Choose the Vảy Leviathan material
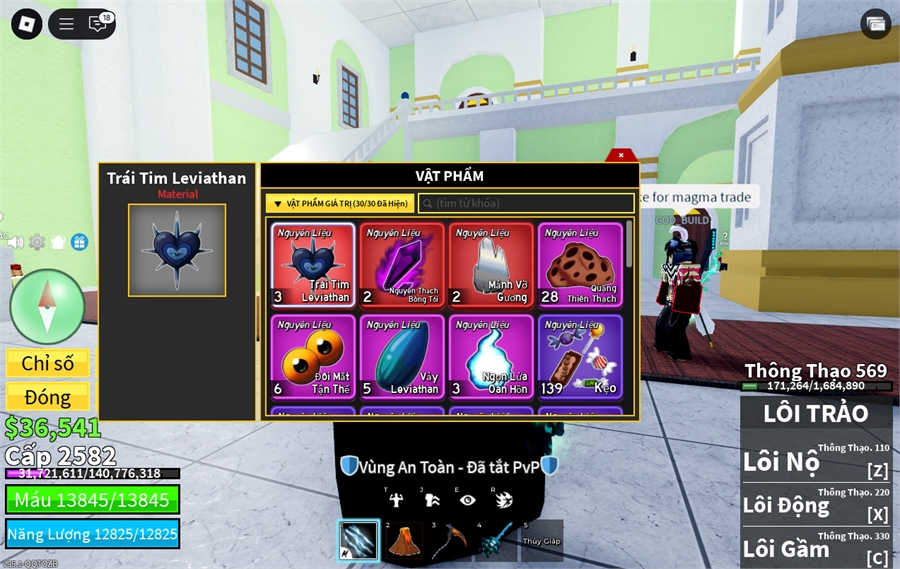The width and height of the screenshot is (900, 569). click(x=402, y=356)
